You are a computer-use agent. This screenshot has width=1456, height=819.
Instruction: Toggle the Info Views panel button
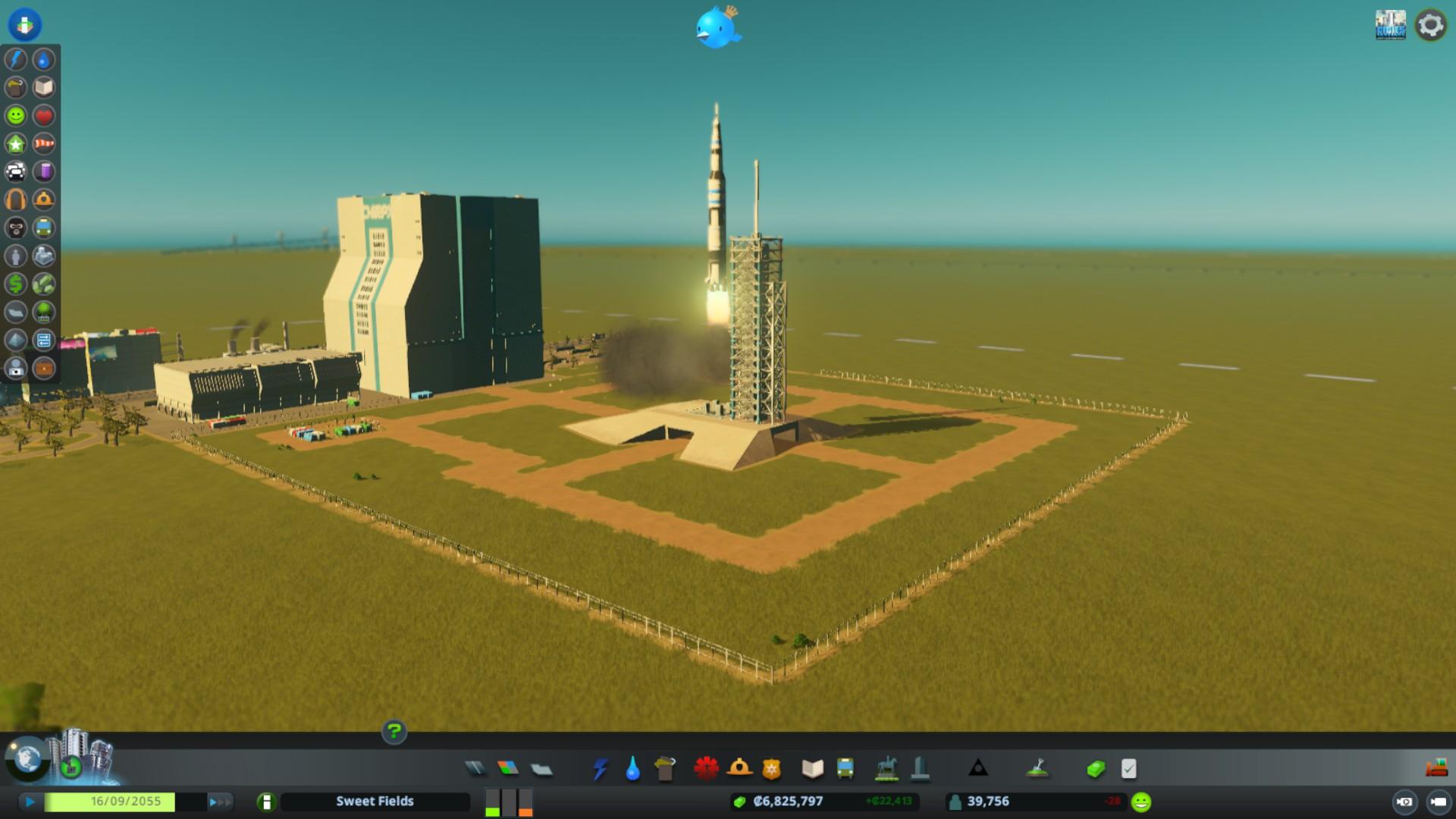coord(25,25)
